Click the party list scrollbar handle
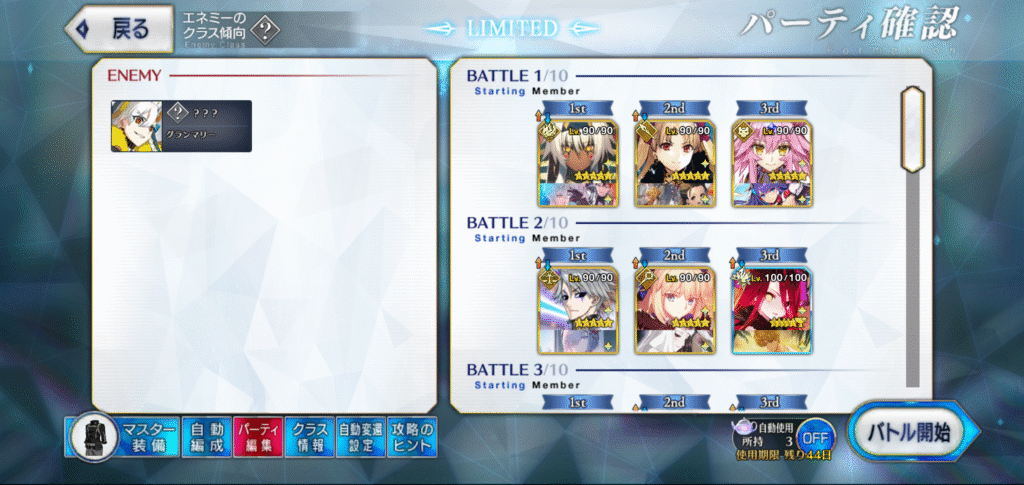 (912, 127)
